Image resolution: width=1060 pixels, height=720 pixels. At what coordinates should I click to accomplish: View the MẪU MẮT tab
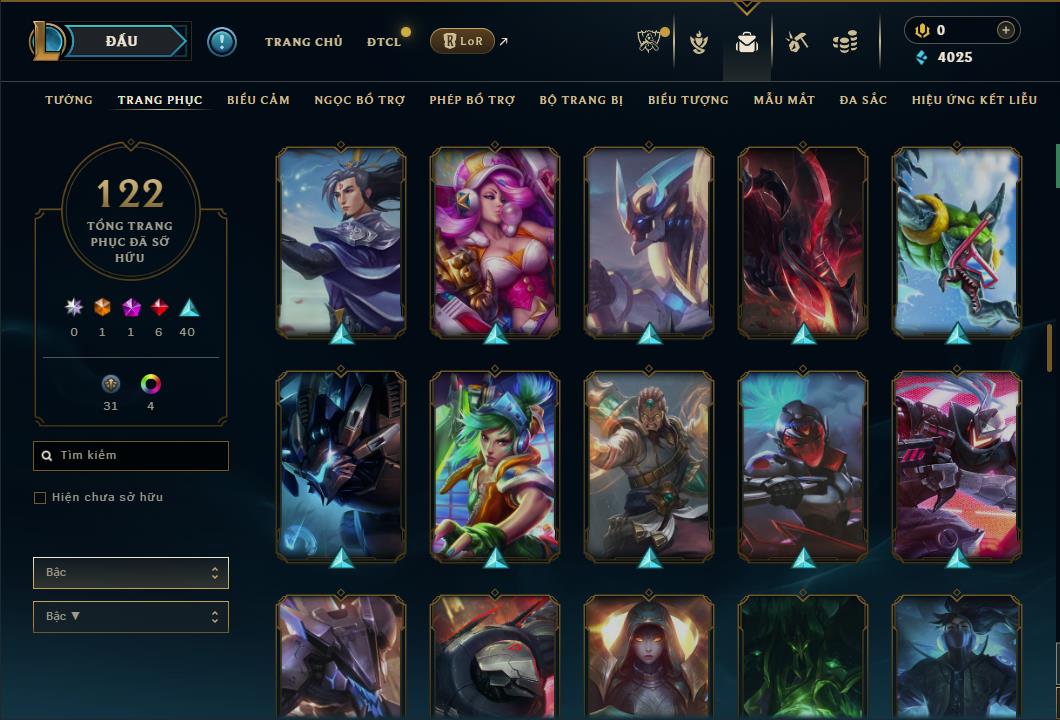click(784, 100)
